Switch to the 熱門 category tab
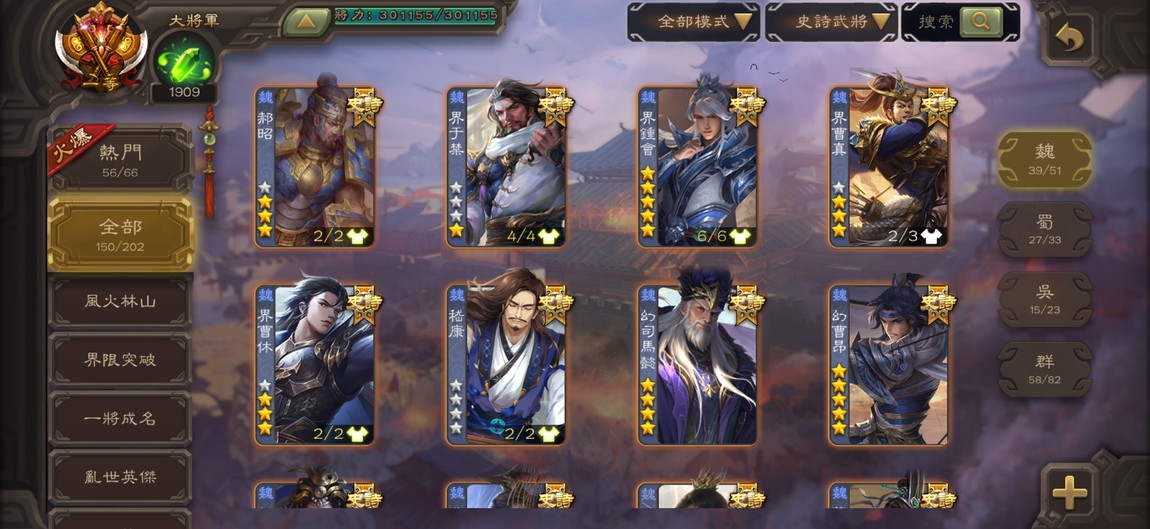 click(x=120, y=159)
